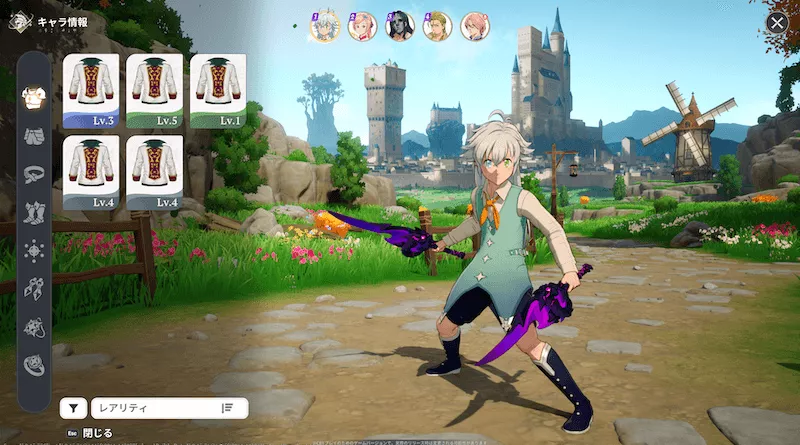
Task: Select the masked dark-haired character portrait
Action: pyautogui.click(x=400, y=27)
